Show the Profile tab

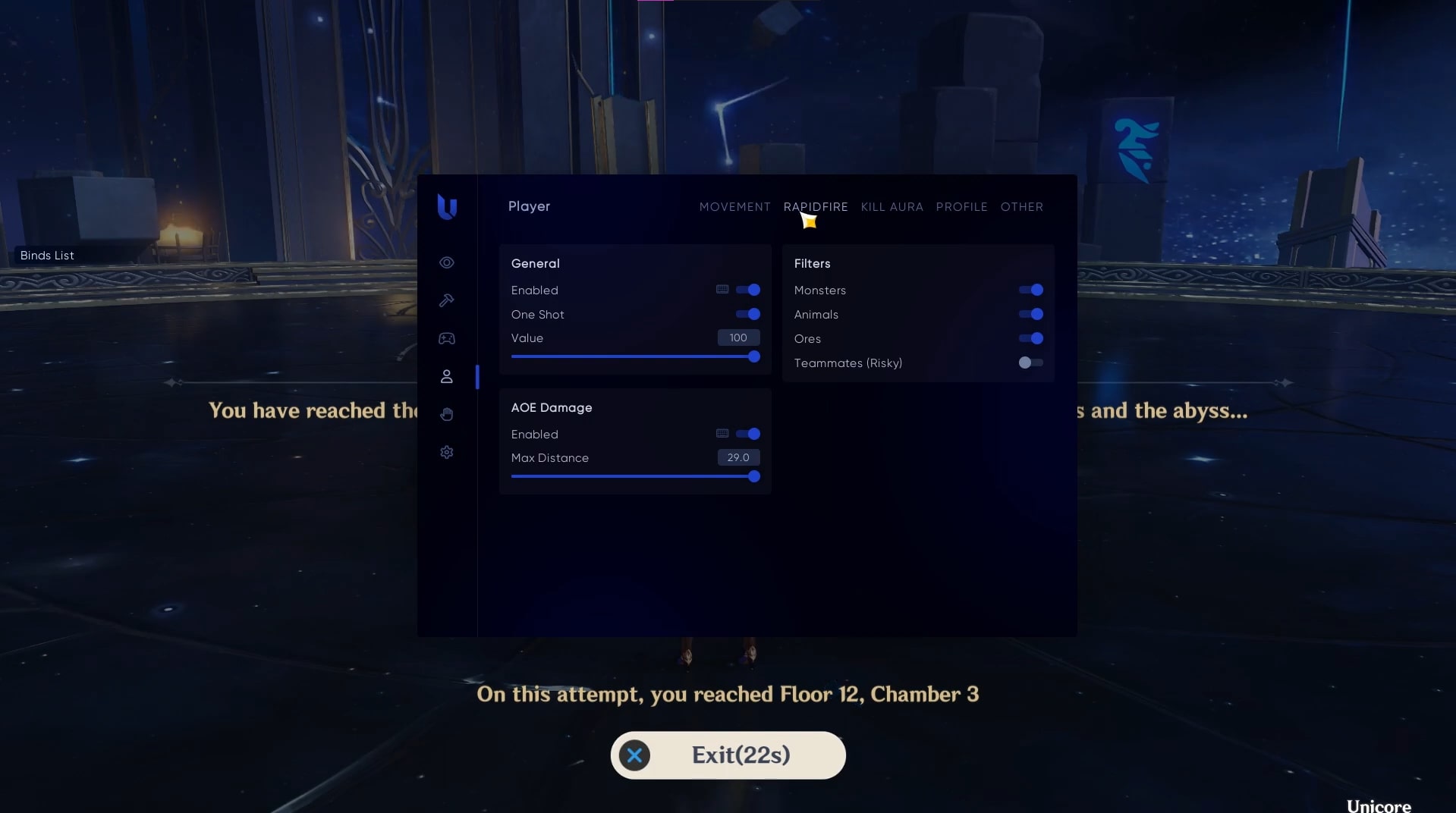[961, 207]
